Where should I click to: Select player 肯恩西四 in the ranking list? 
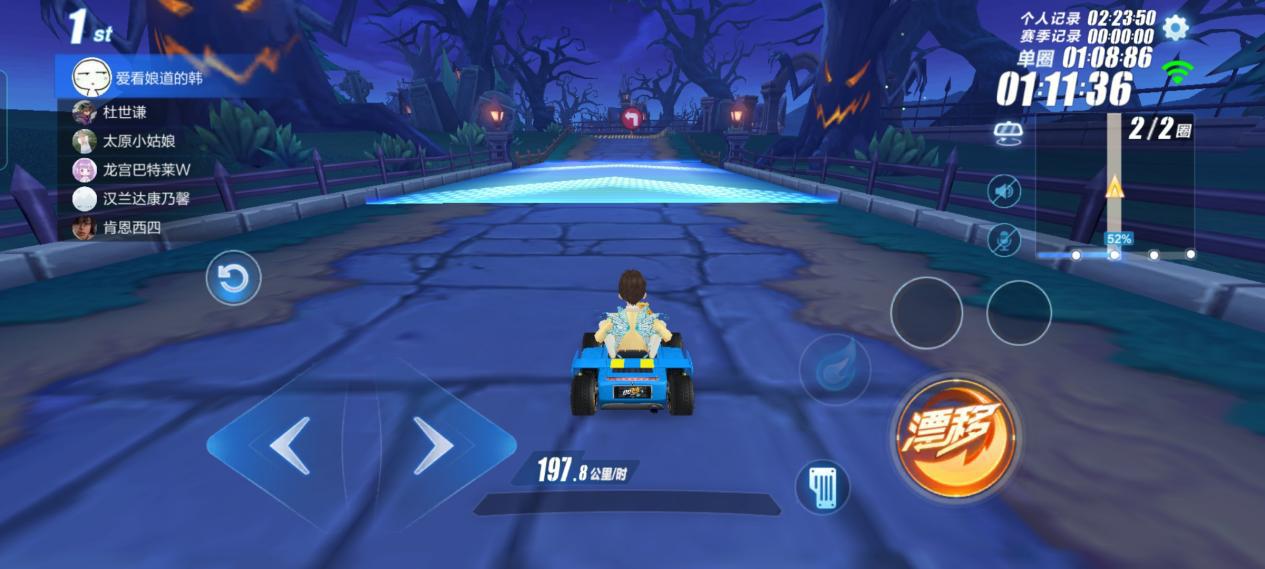(130, 228)
